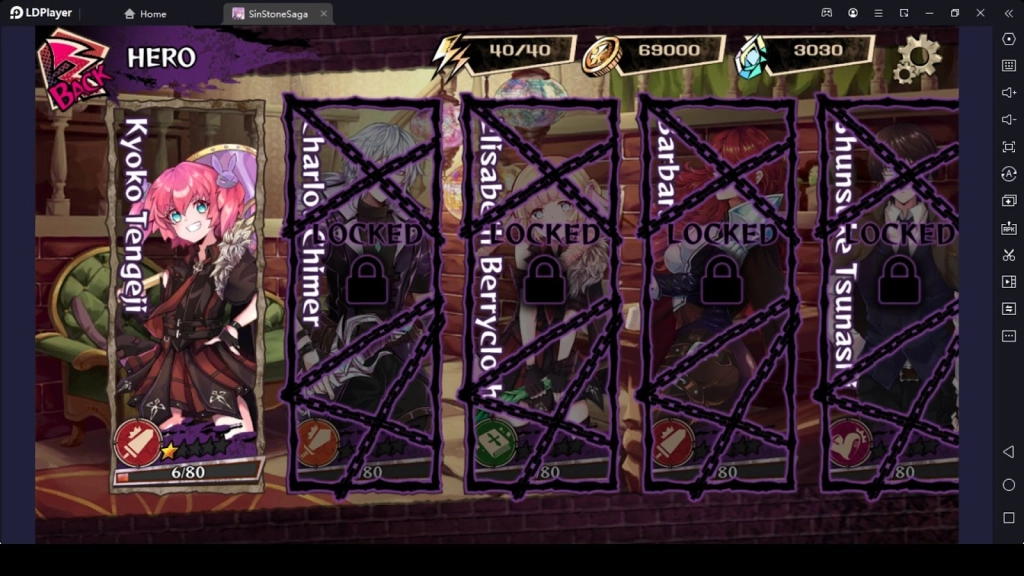
Task: Close the LDPlayer window
Action: pyautogui.click(x=980, y=13)
